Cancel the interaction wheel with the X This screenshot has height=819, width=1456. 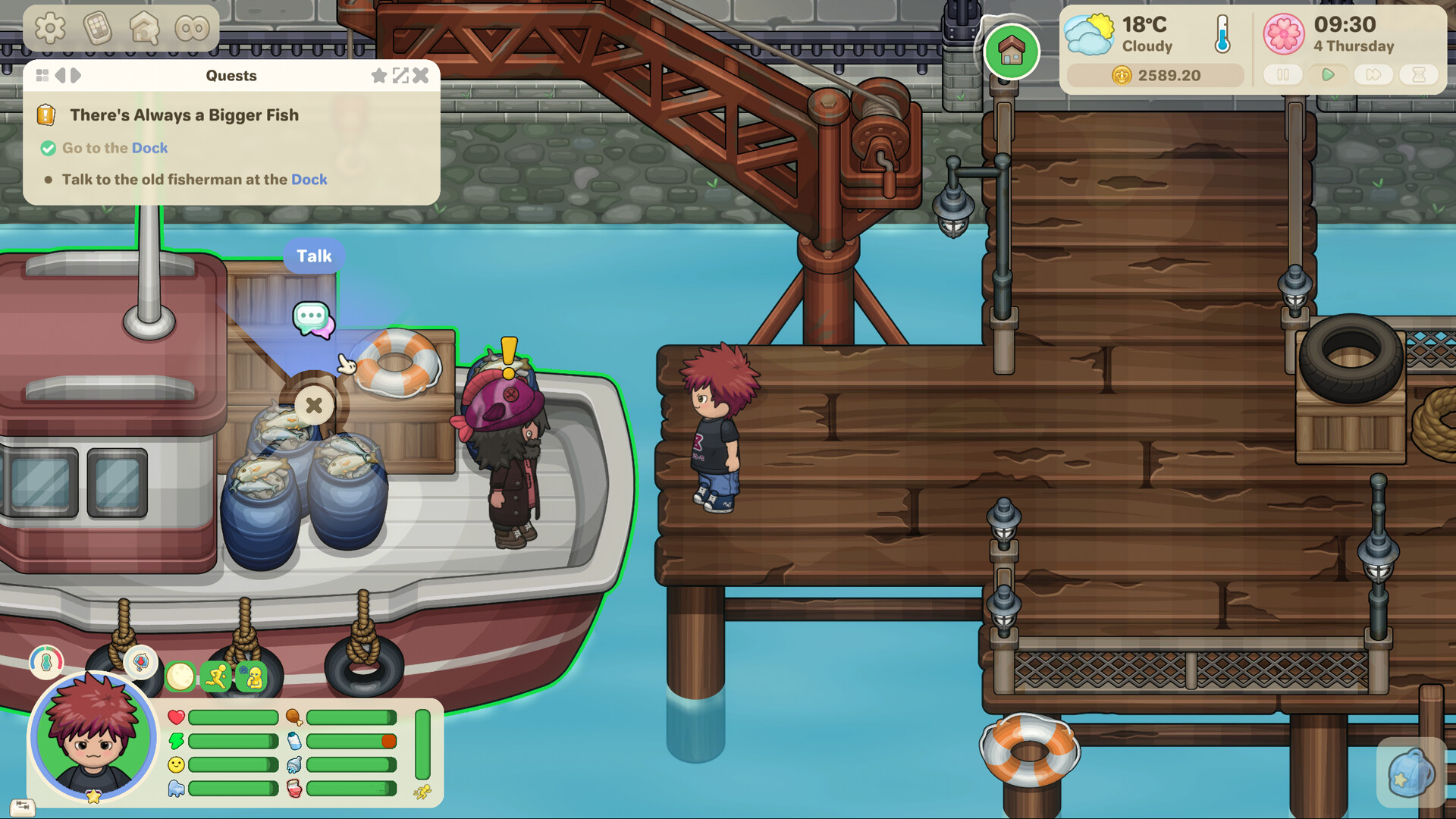(x=314, y=405)
